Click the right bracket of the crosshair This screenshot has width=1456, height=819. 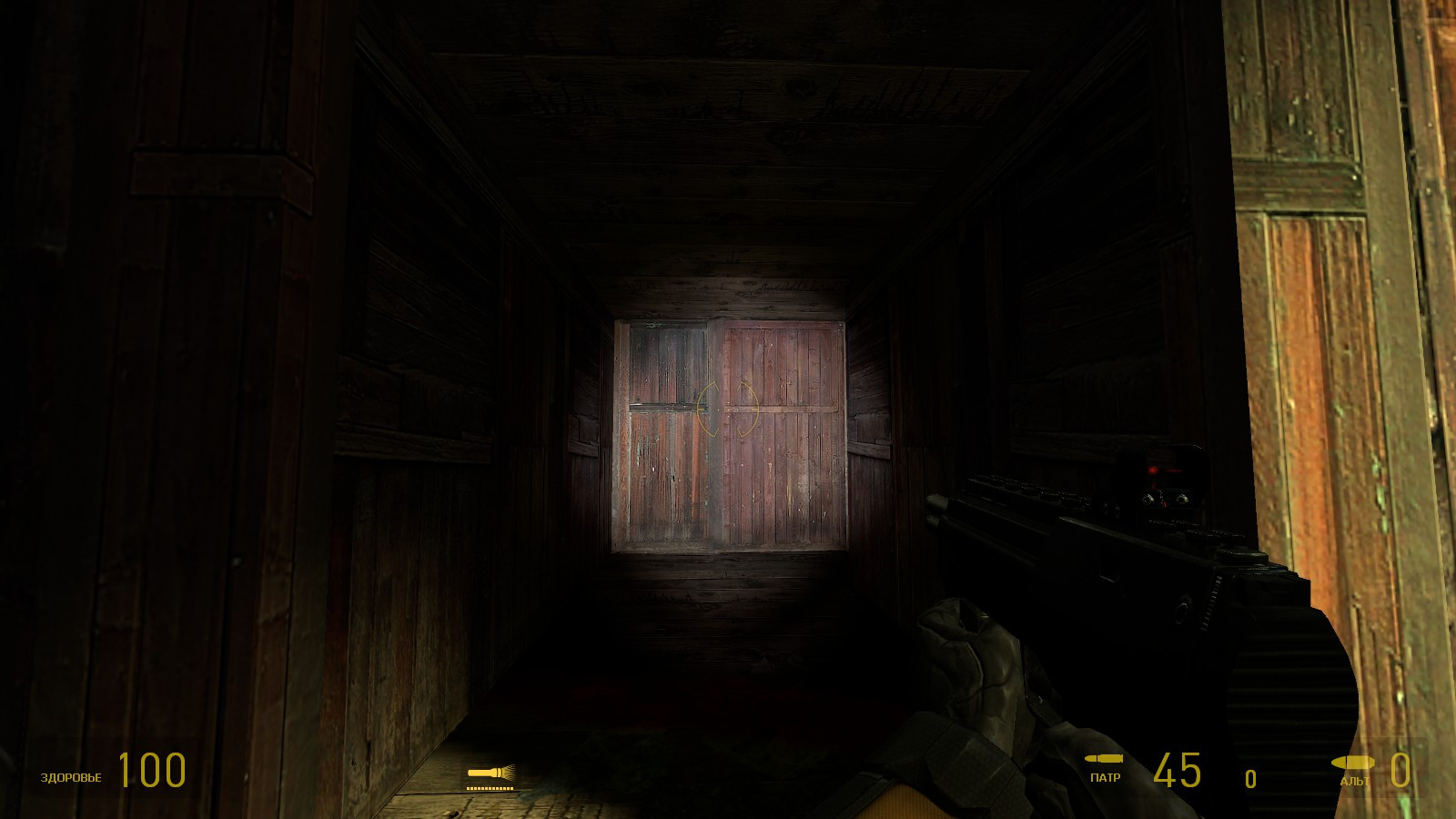752,409
